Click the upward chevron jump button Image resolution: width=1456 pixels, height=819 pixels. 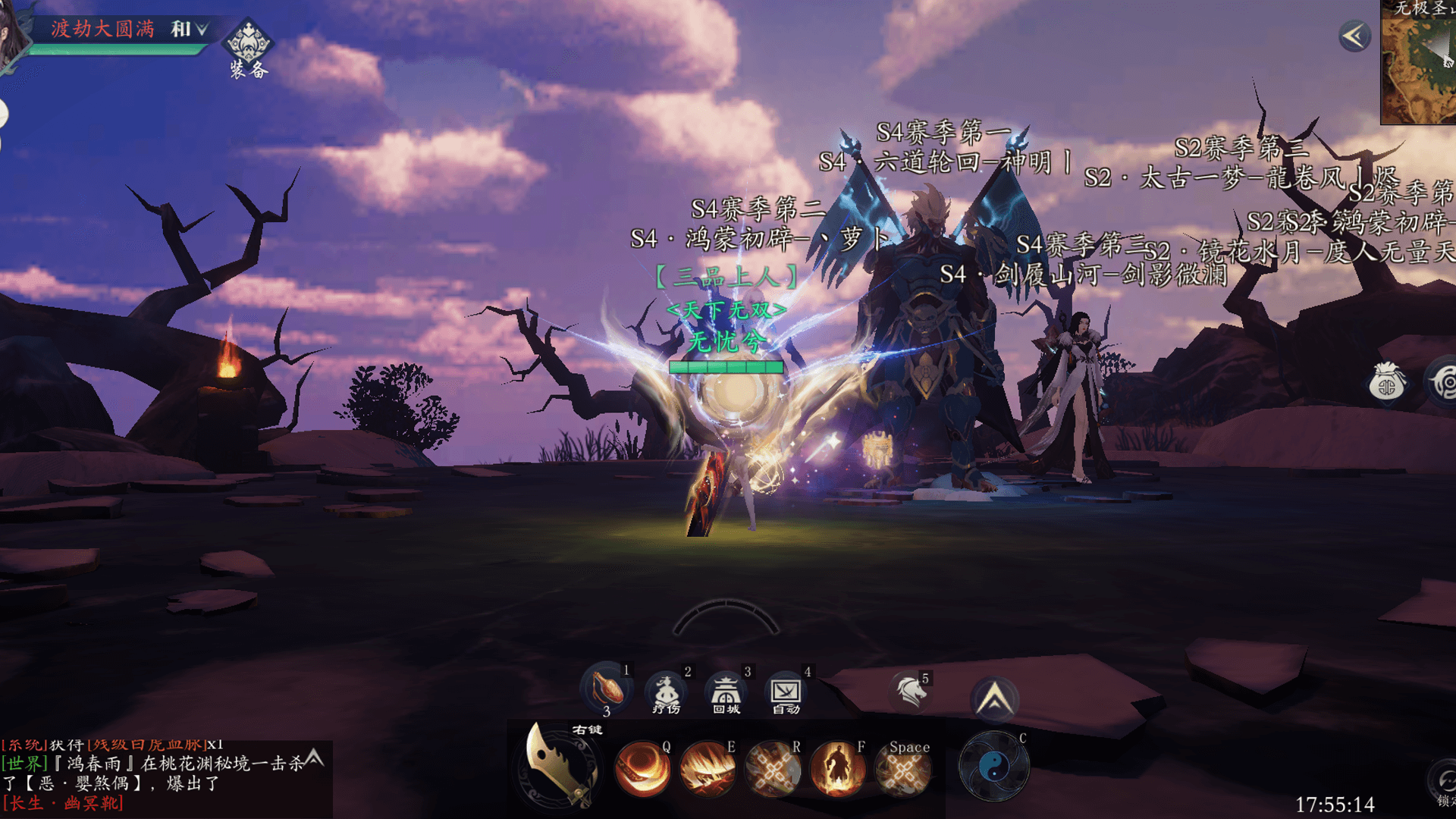[x=994, y=699]
